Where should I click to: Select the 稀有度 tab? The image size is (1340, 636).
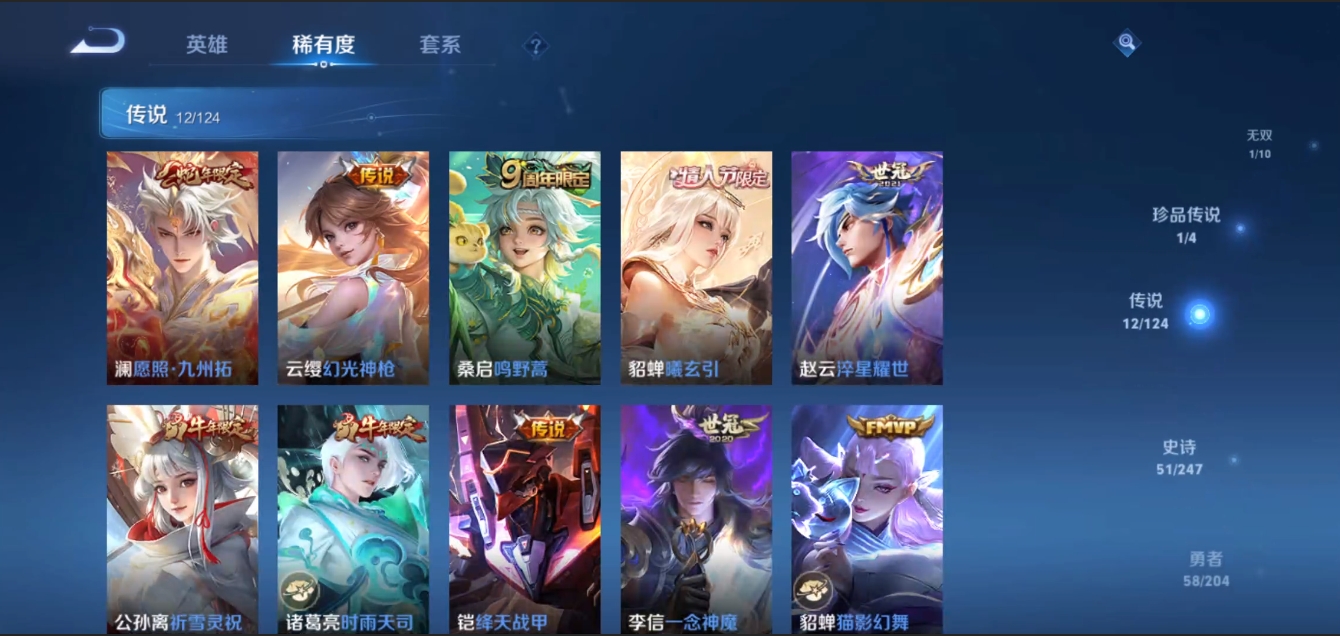[x=323, y=45]
